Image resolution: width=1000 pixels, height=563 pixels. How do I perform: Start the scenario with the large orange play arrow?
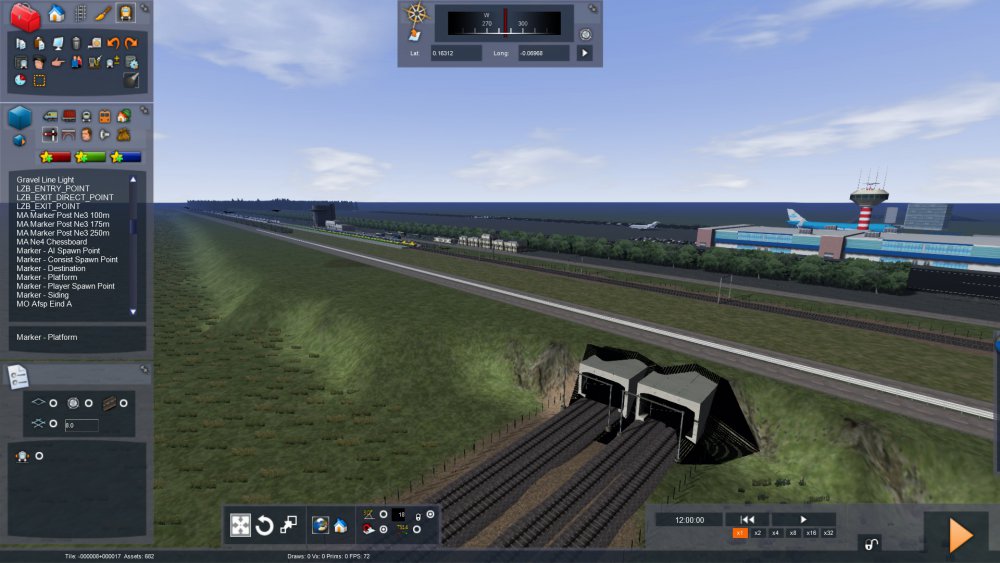coord(960,536)
